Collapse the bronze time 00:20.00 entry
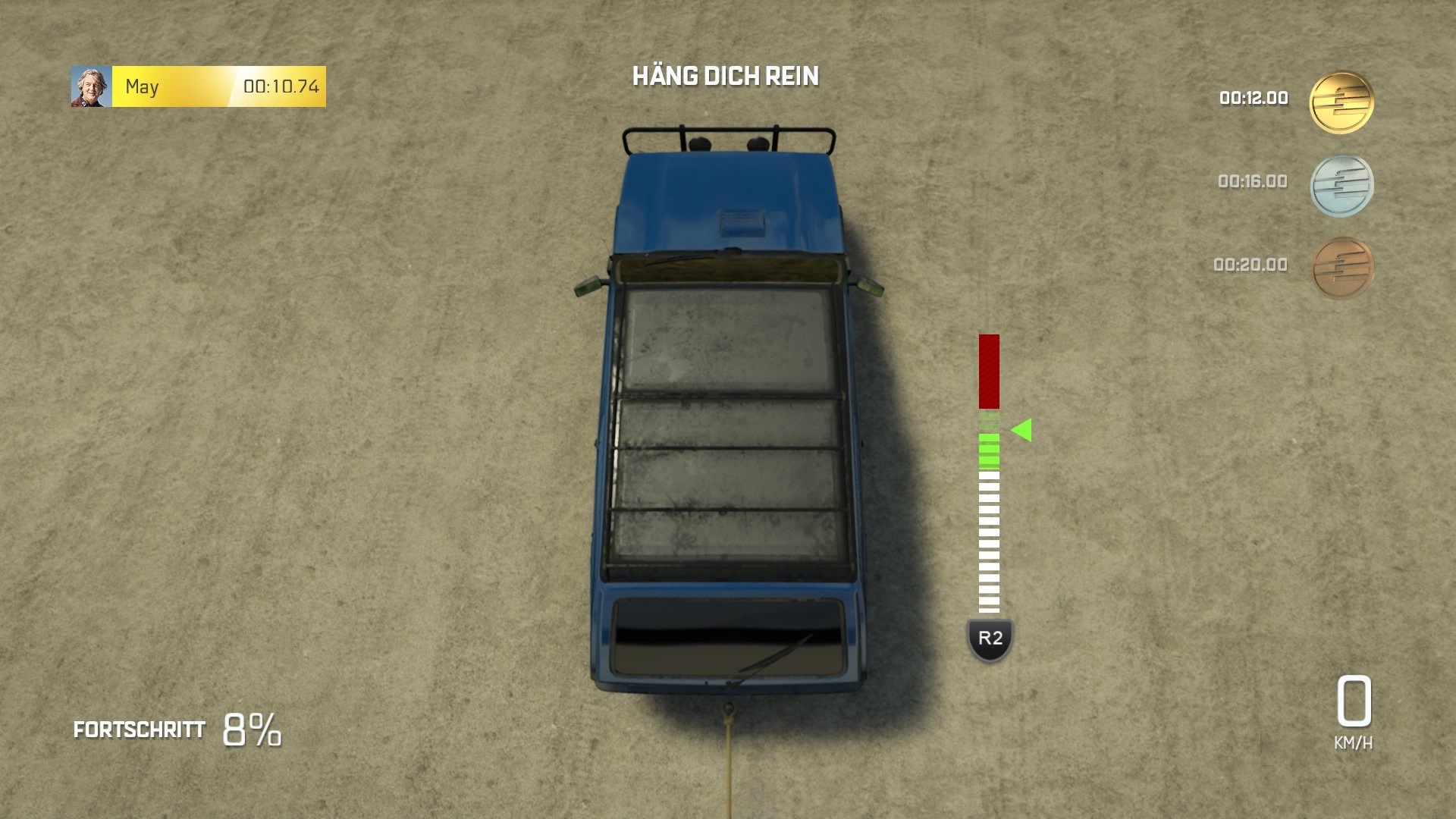1456x819 pixels. tap(1253, 263)
